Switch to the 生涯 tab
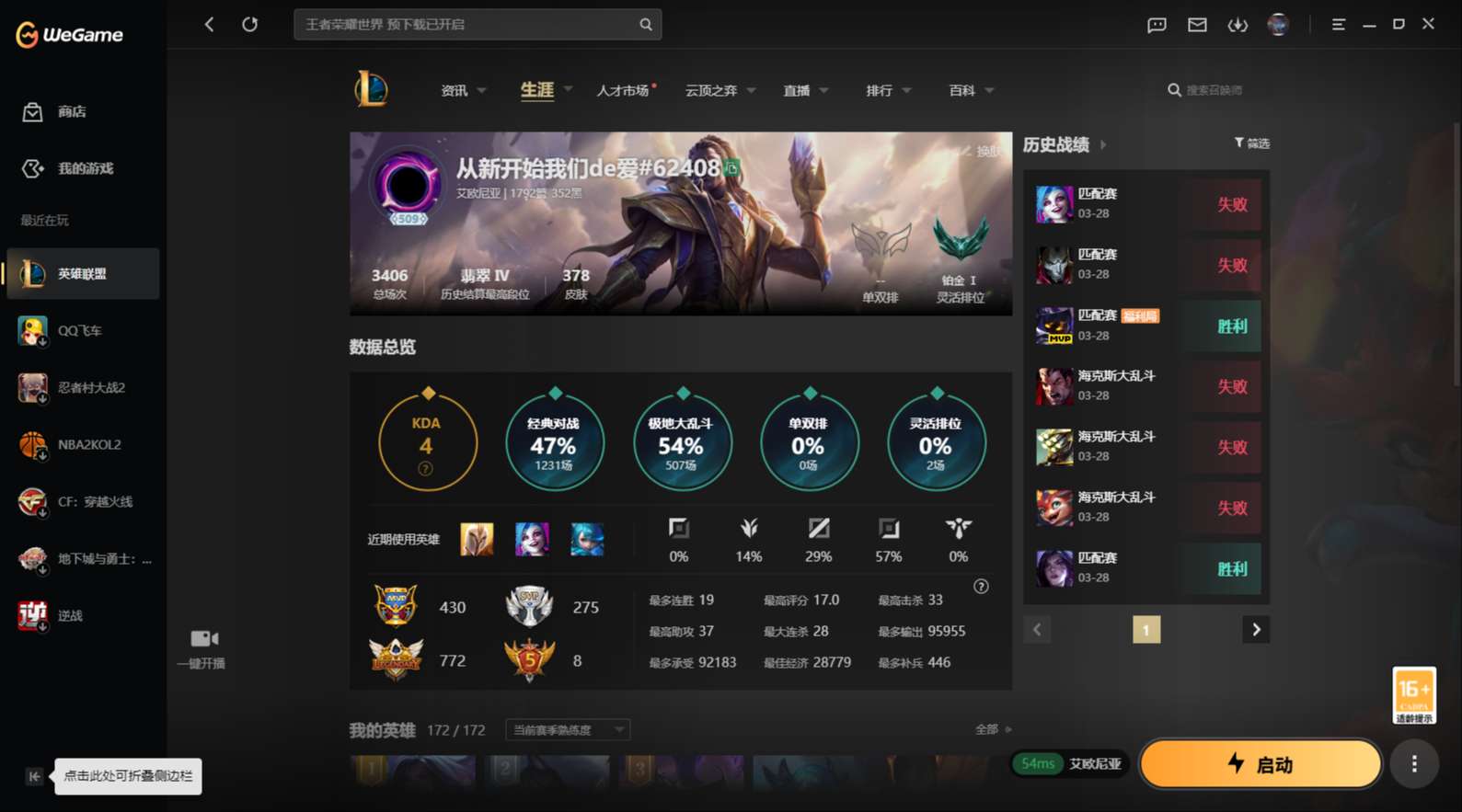Screen dimensions: 1462x812 [537, 89]
